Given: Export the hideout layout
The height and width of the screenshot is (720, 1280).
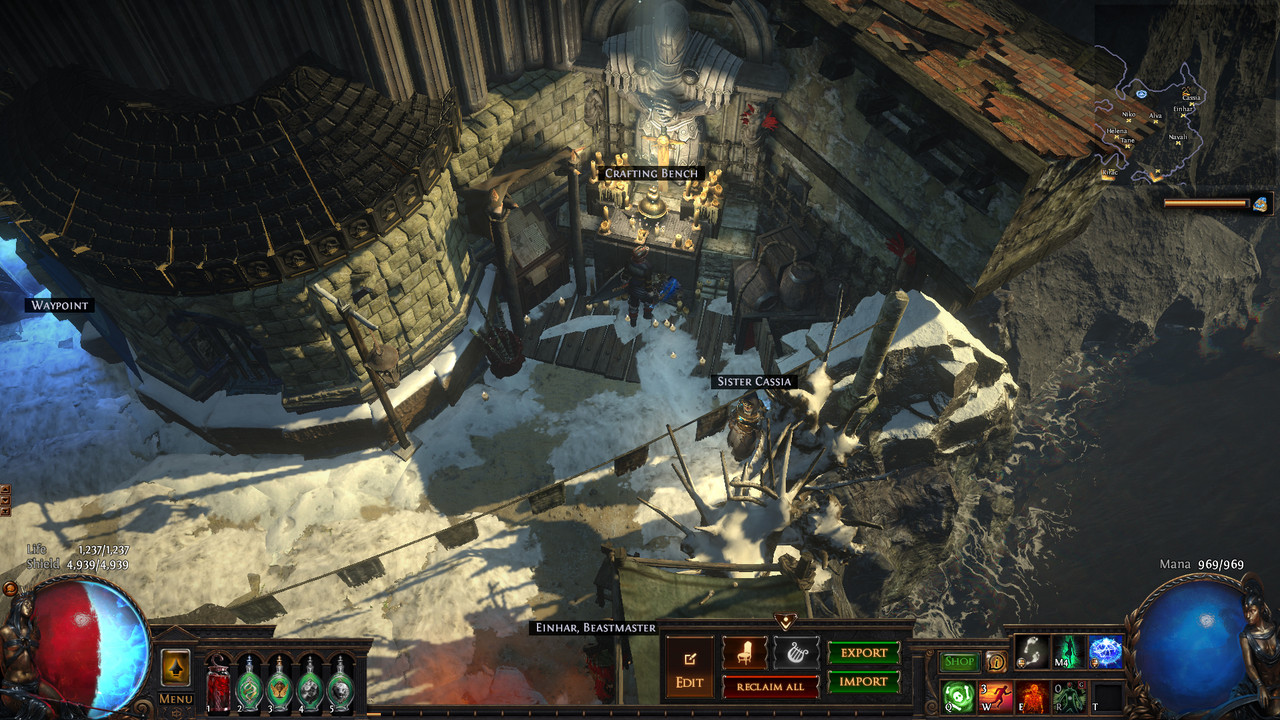Looking at the screenshot, I should (x=864, y=653).
